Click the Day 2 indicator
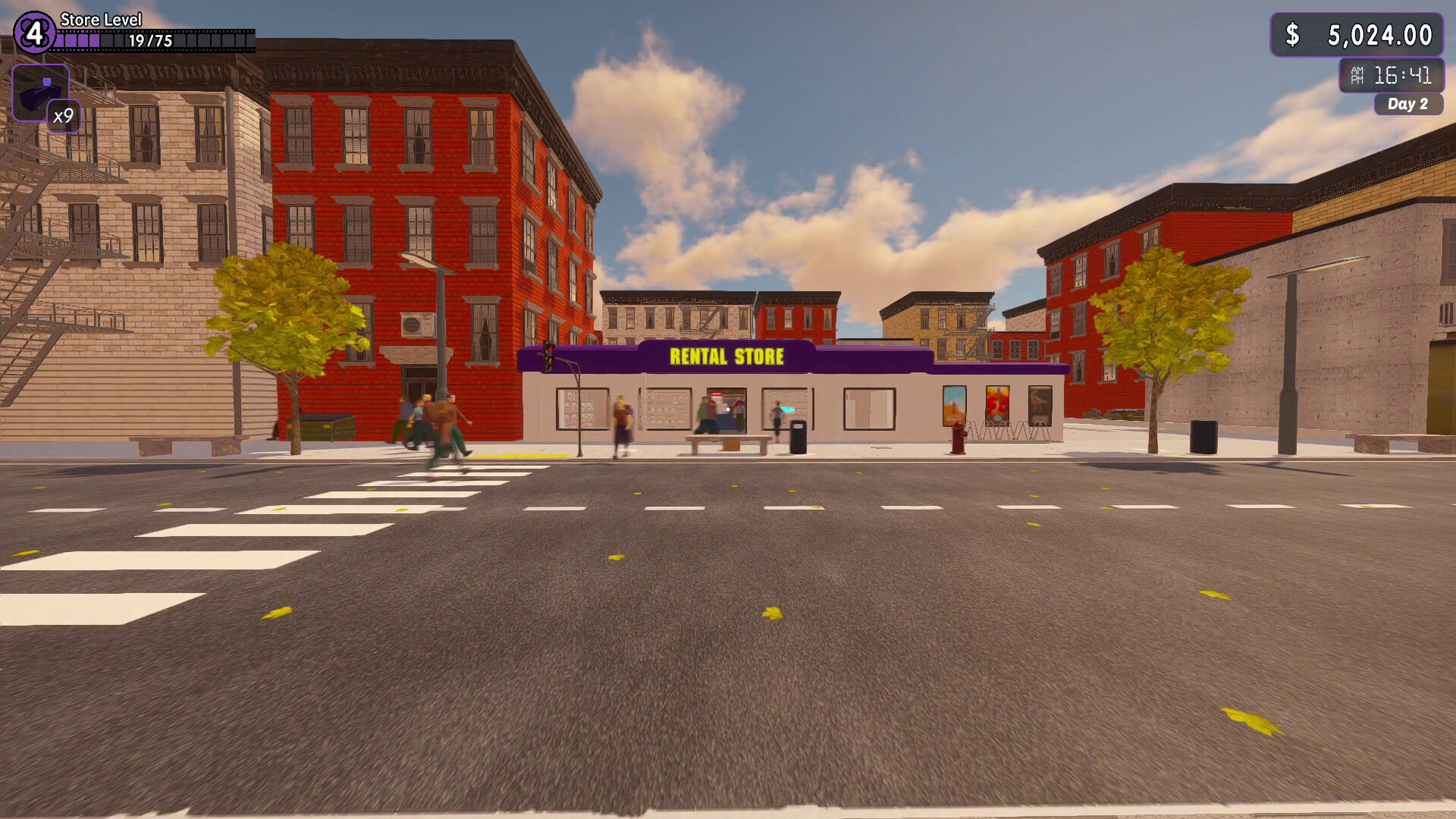1456x819 pixels. [1409, 105]
